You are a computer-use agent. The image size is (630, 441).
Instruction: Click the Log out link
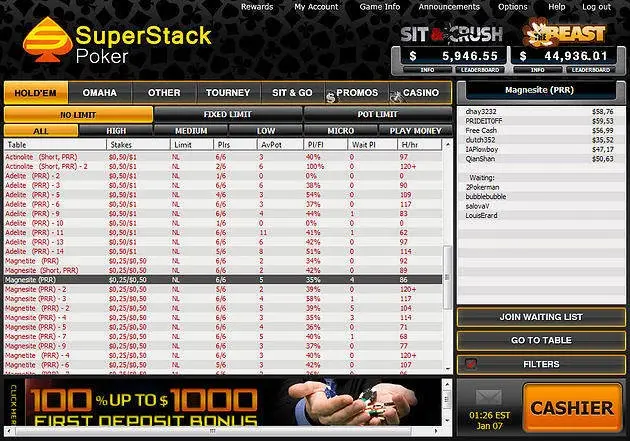pos(596,7)
